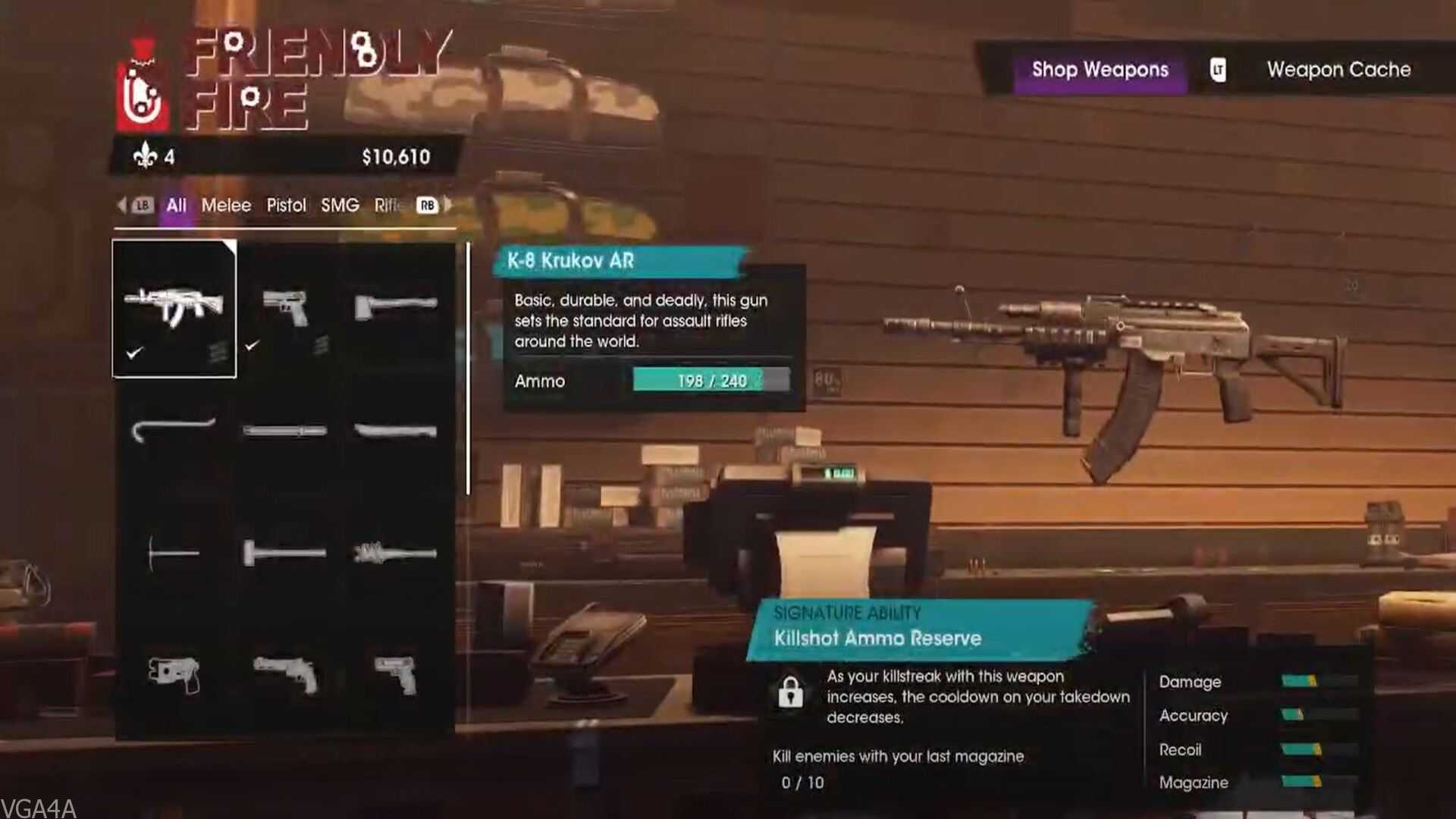Pick the collapsible baton weapon tile
Viewport: 1456px width, 819px height.
tap(284, 431)
